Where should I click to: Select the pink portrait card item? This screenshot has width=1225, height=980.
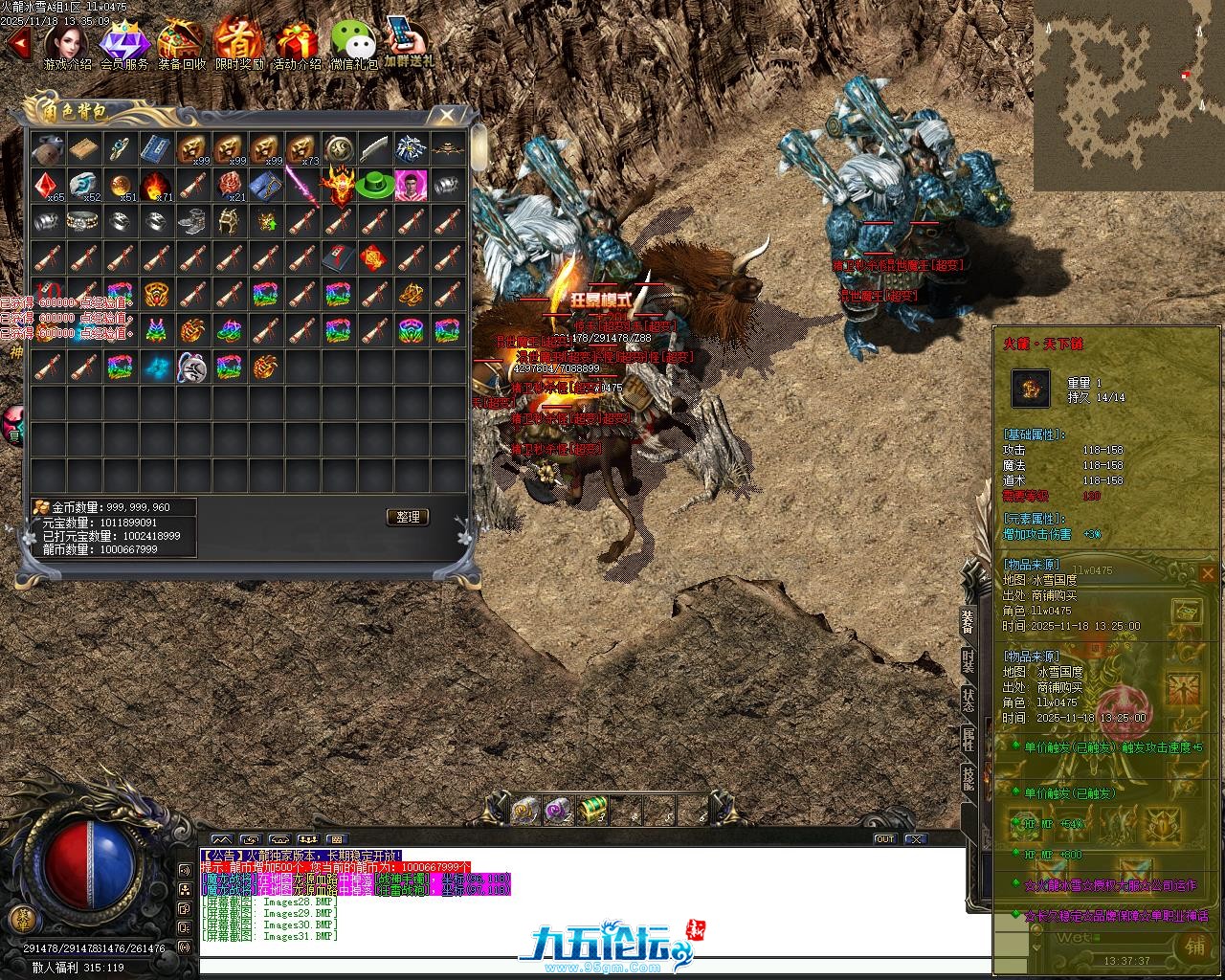(412, 185)
